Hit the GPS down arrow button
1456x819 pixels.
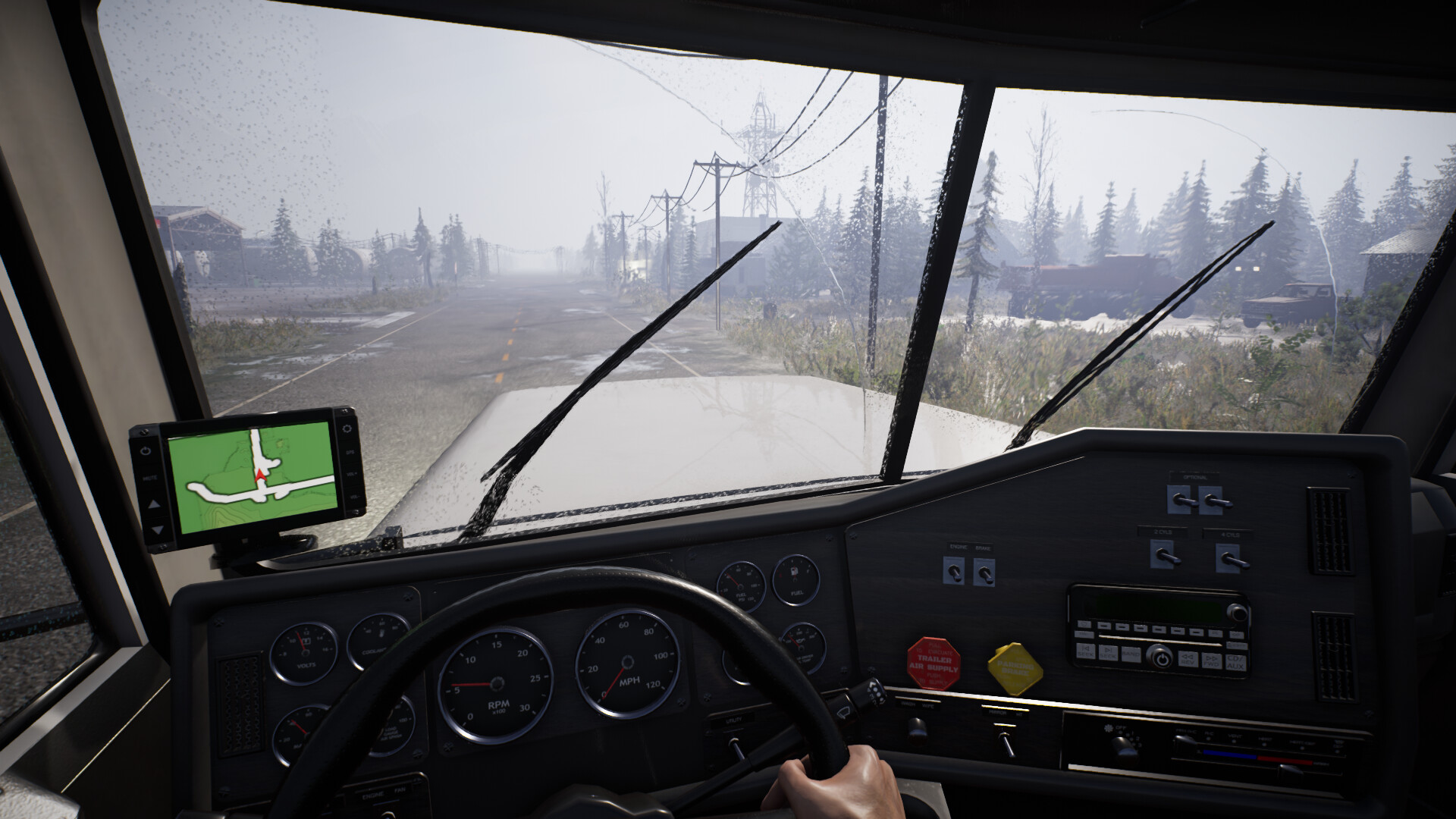click(x=157, y=529)
